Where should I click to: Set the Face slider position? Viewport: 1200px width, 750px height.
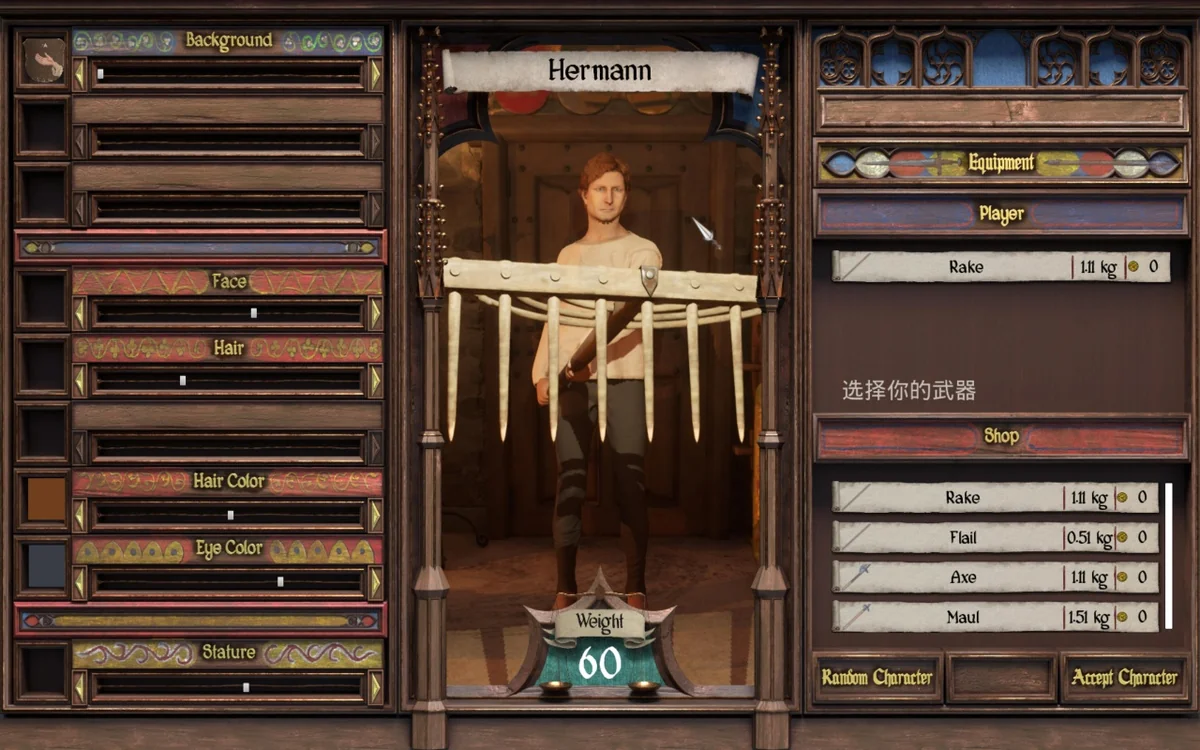(x=254, y=313)
